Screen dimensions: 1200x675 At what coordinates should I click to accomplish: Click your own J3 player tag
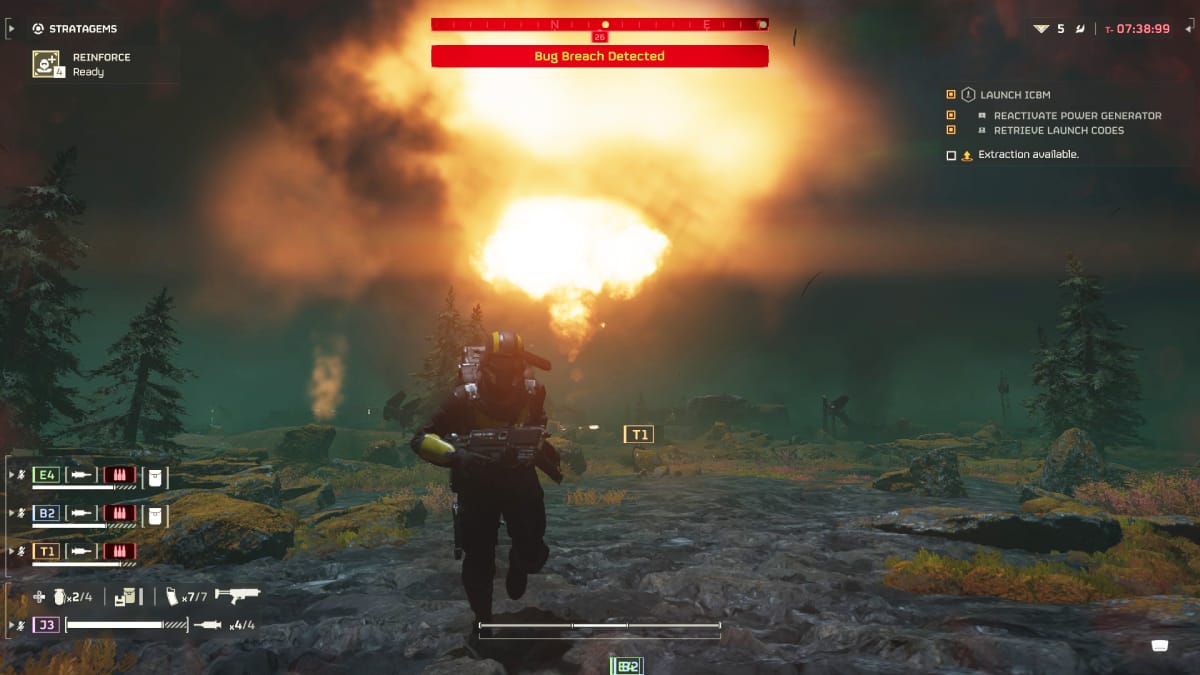click(47, 625)
